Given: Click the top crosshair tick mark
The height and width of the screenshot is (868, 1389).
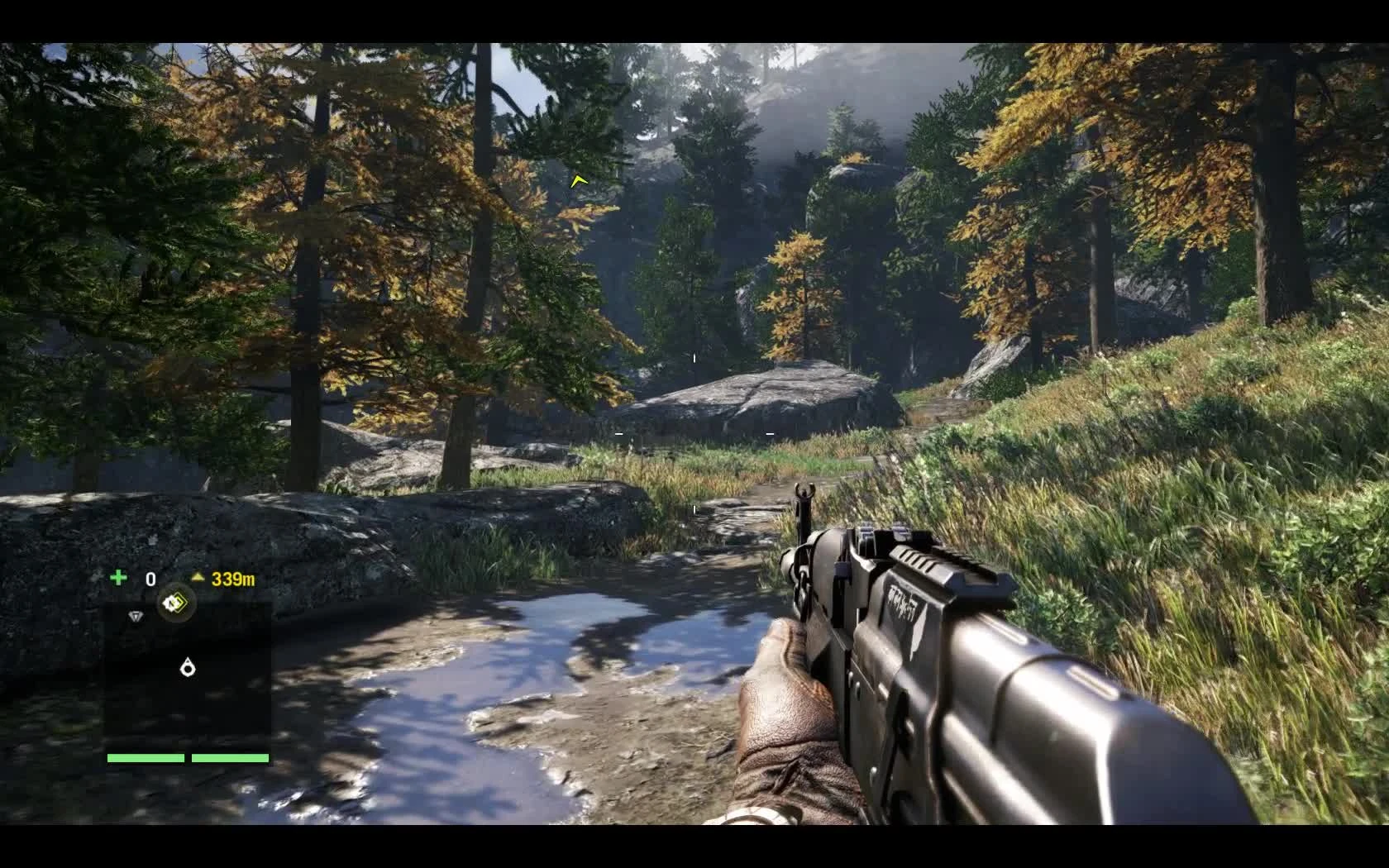Looking at the screenshot, I should tap(694, 357).
